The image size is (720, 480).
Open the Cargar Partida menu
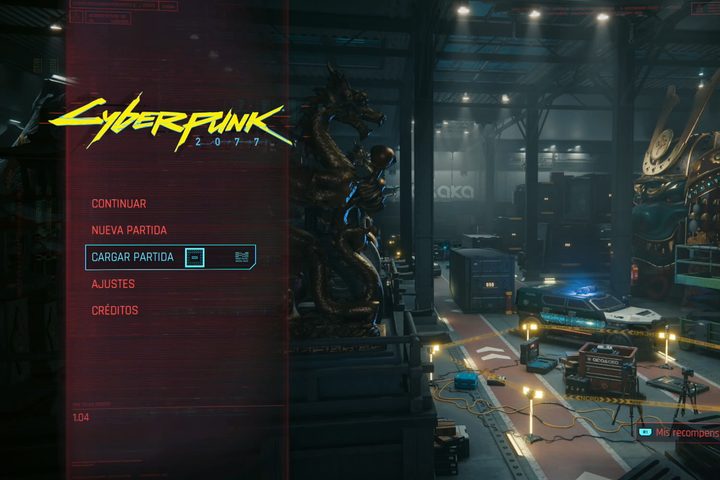click(x=133, y=257)
